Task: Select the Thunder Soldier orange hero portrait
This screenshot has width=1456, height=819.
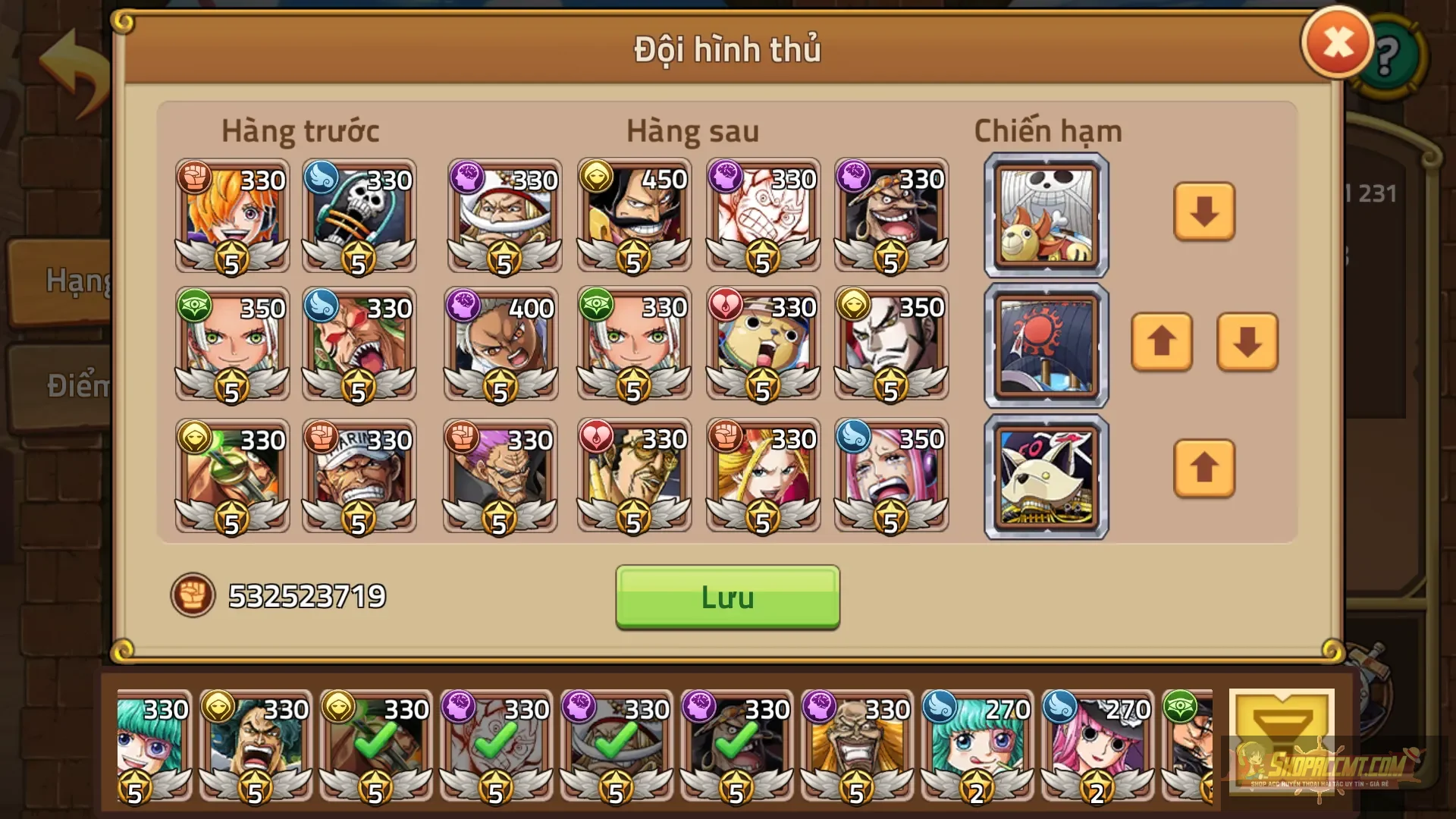Action: (x=231, y=216)
